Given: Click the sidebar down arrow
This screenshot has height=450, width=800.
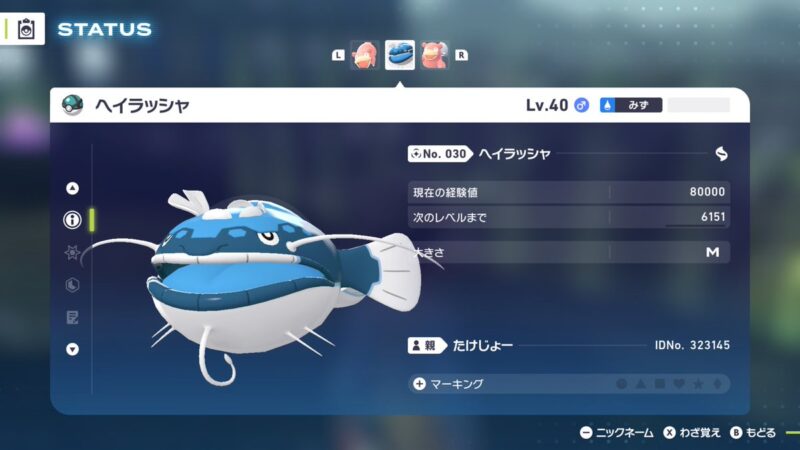Looking at the screenshot, I should pyautogui.click(x=72, y=349).
